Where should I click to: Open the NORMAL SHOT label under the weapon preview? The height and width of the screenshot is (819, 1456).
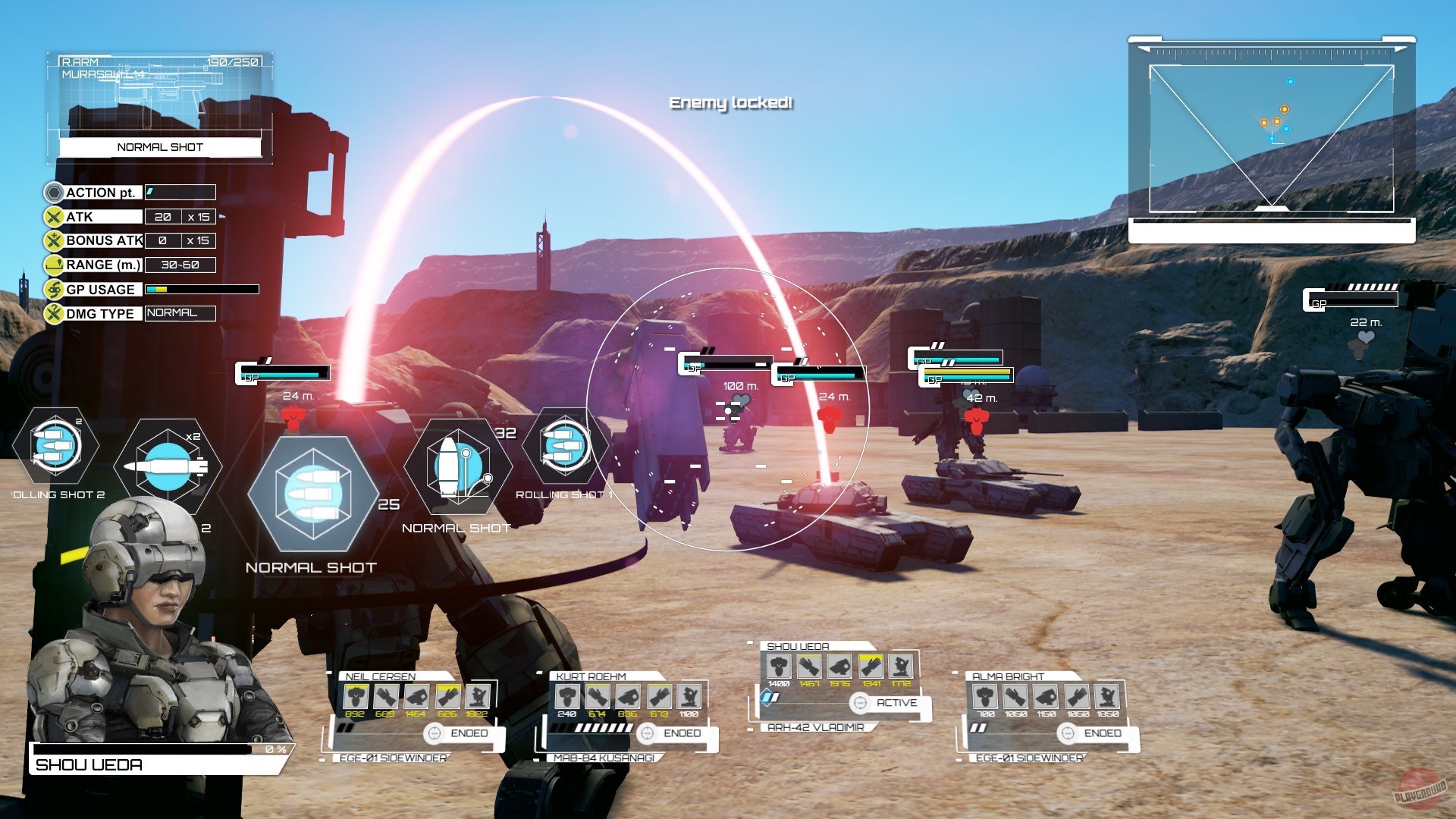159,147
